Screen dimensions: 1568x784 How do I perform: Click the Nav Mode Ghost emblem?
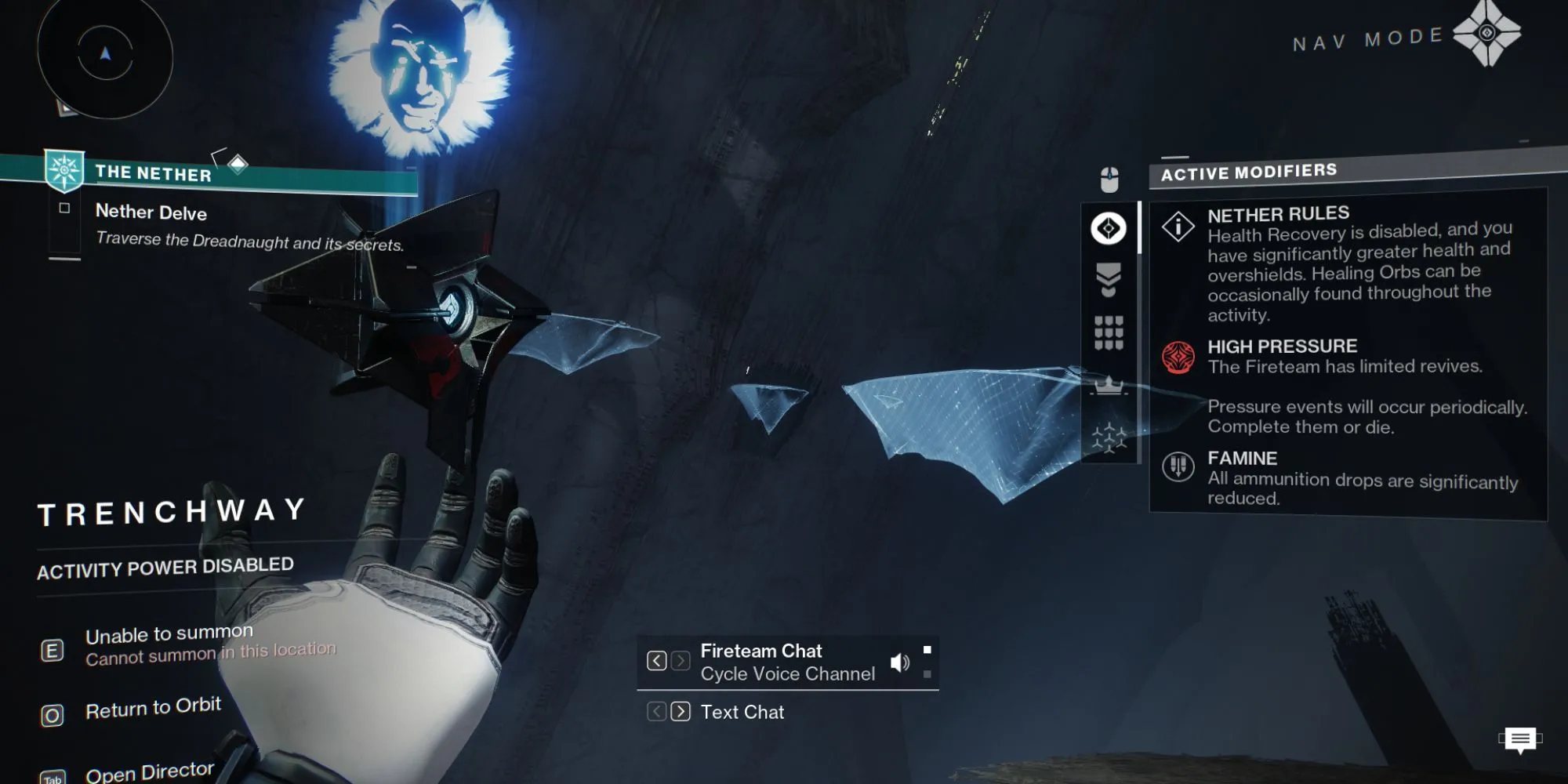point(1486,34)
